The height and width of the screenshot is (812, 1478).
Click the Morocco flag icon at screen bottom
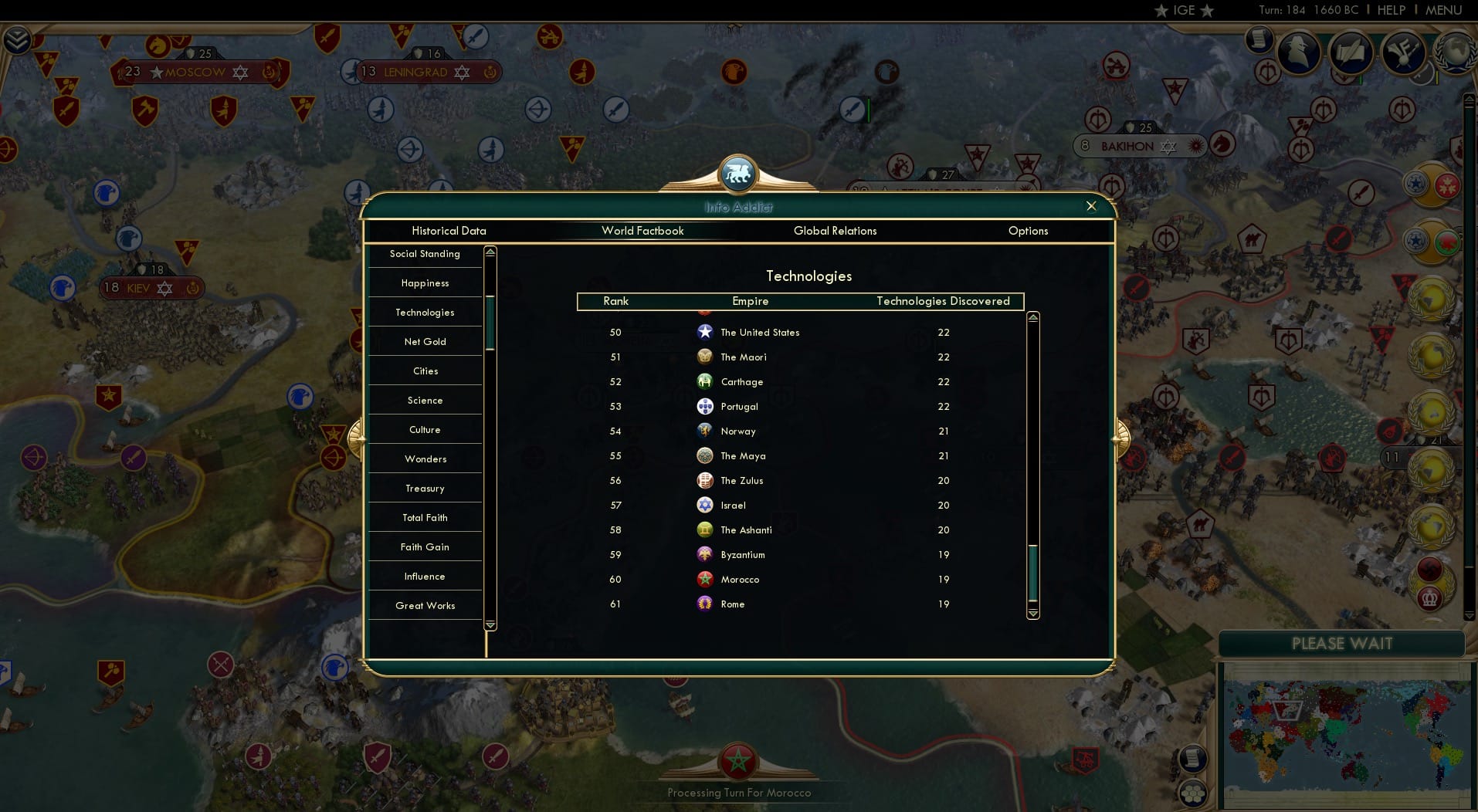click(739, 763)
